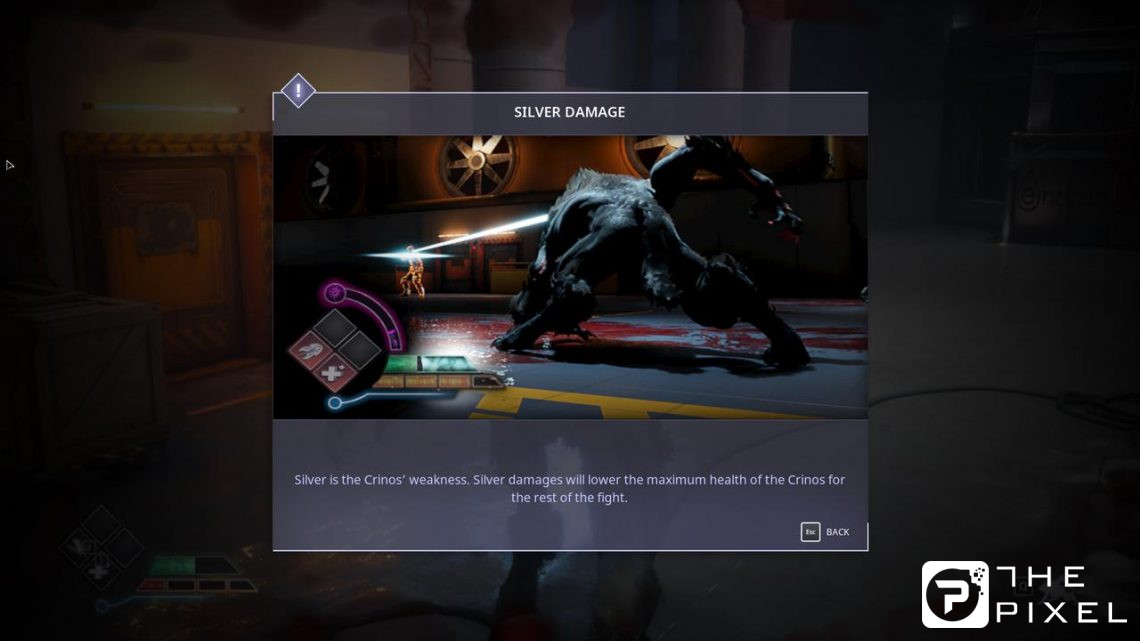Click The Pixel watermark logo

tap(1023, 594)
